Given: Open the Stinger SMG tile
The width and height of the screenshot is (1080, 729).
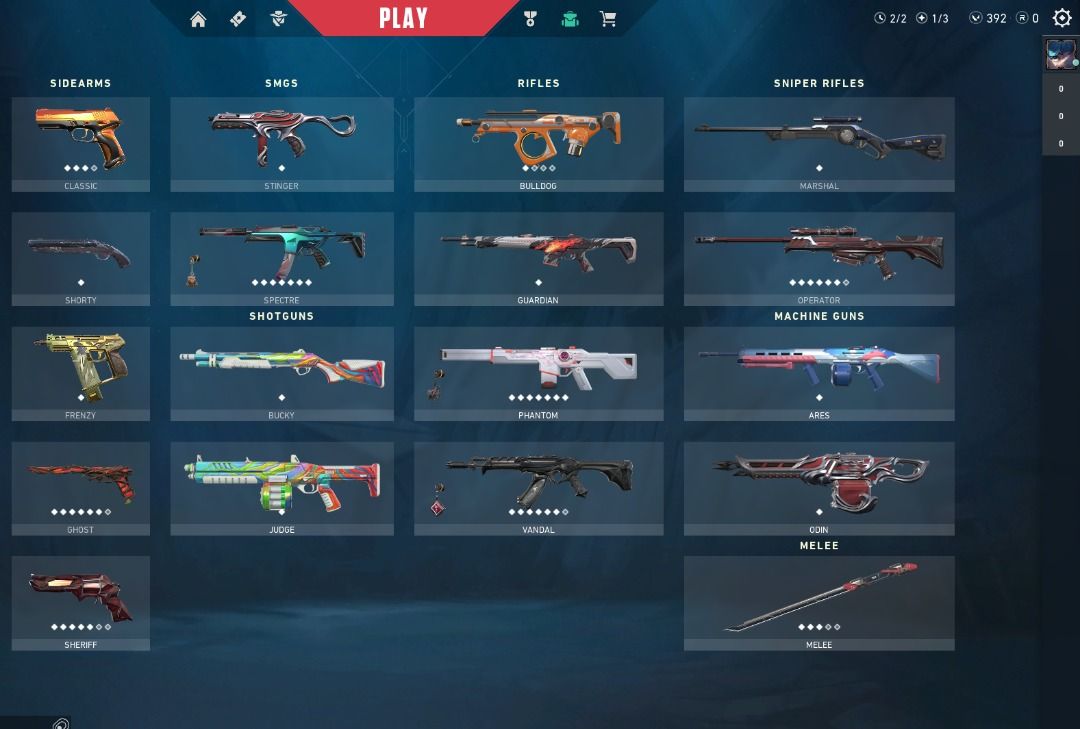Looking at the screenshot, I should [x=282, y=143].
